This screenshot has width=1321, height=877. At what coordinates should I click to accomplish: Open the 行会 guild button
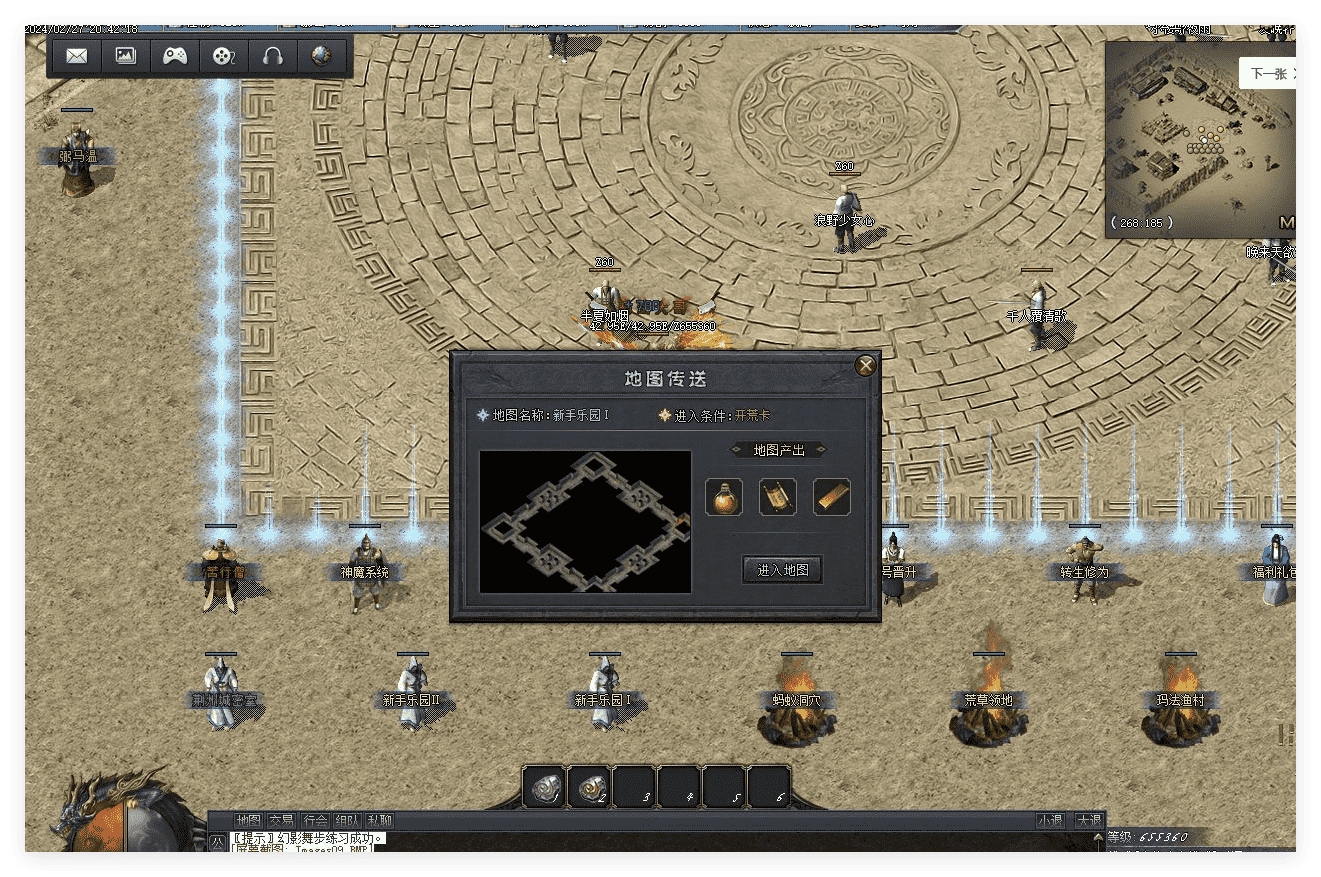click(315, 820)
